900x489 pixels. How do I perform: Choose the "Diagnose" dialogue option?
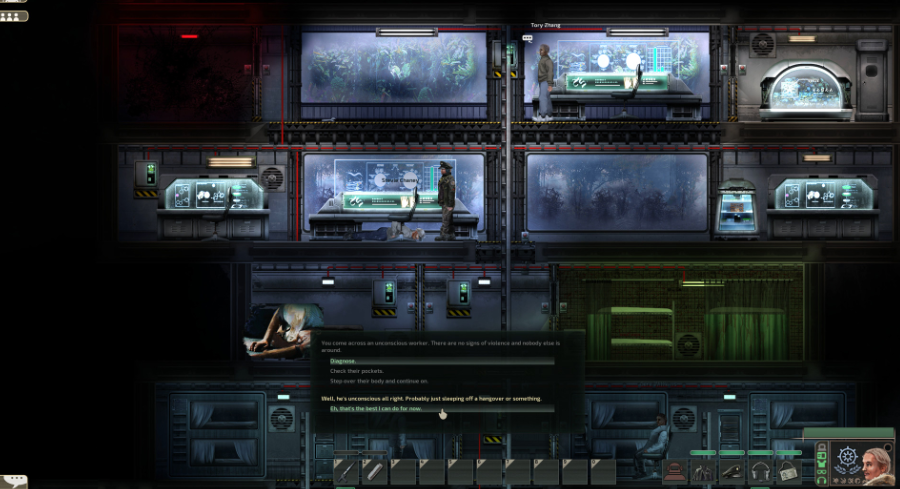pyautogui.click(x=343, y=361)
